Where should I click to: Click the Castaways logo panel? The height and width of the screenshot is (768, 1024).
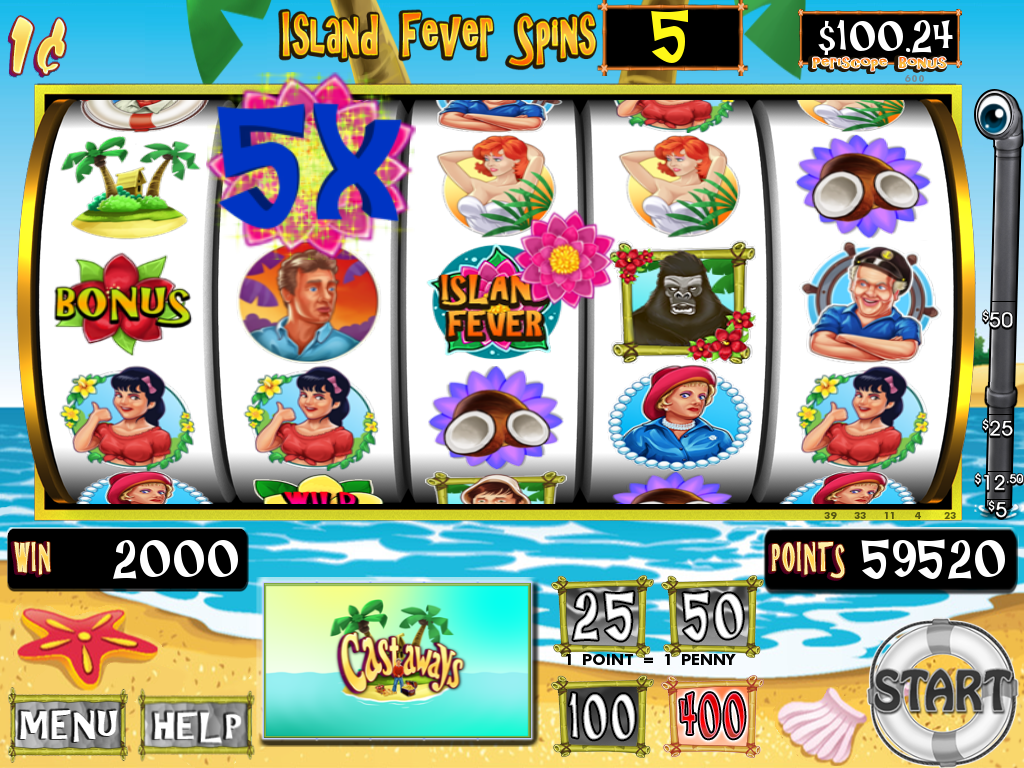click(x=397, y=658)
